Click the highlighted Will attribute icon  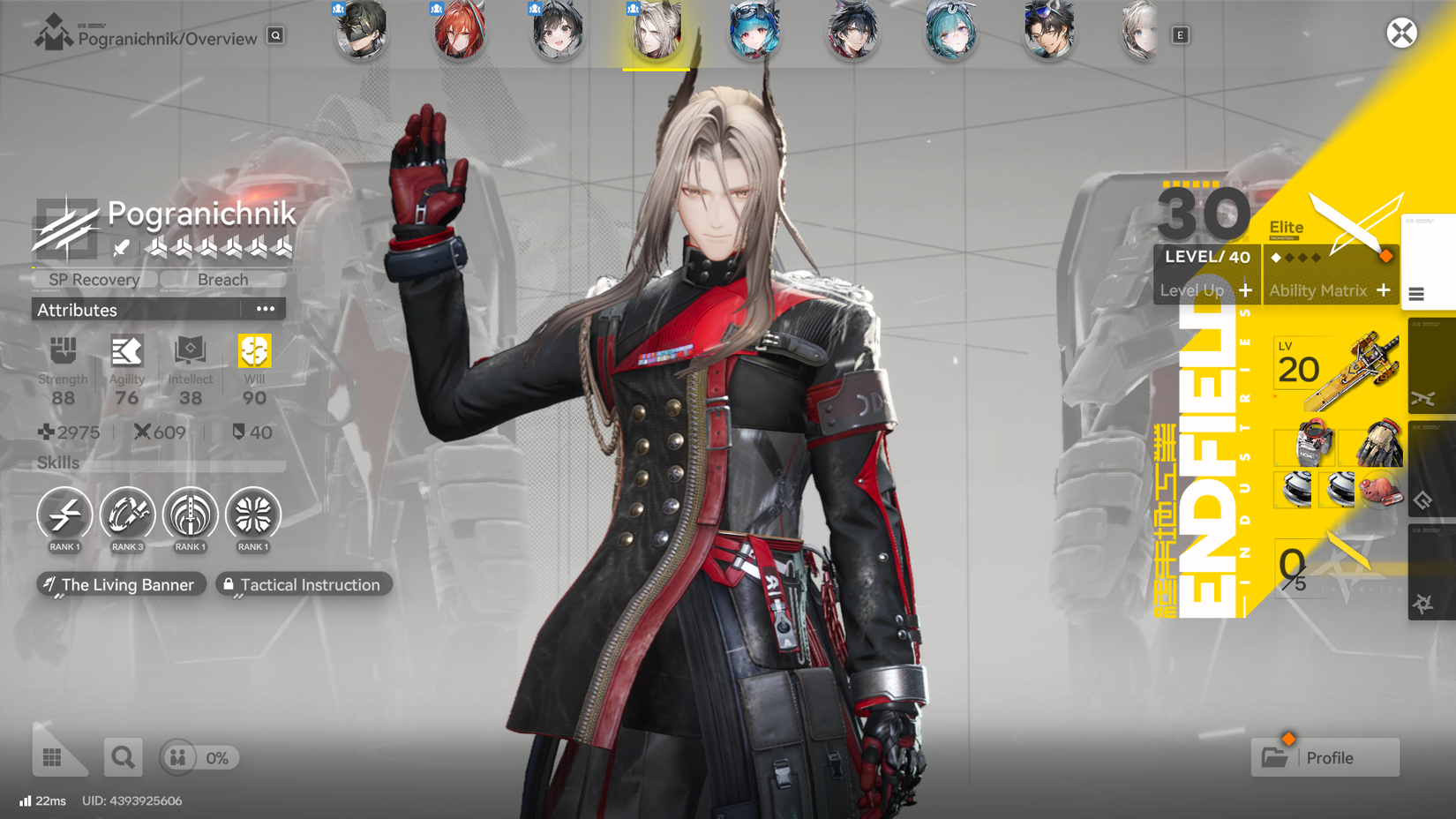coord(253,351)
